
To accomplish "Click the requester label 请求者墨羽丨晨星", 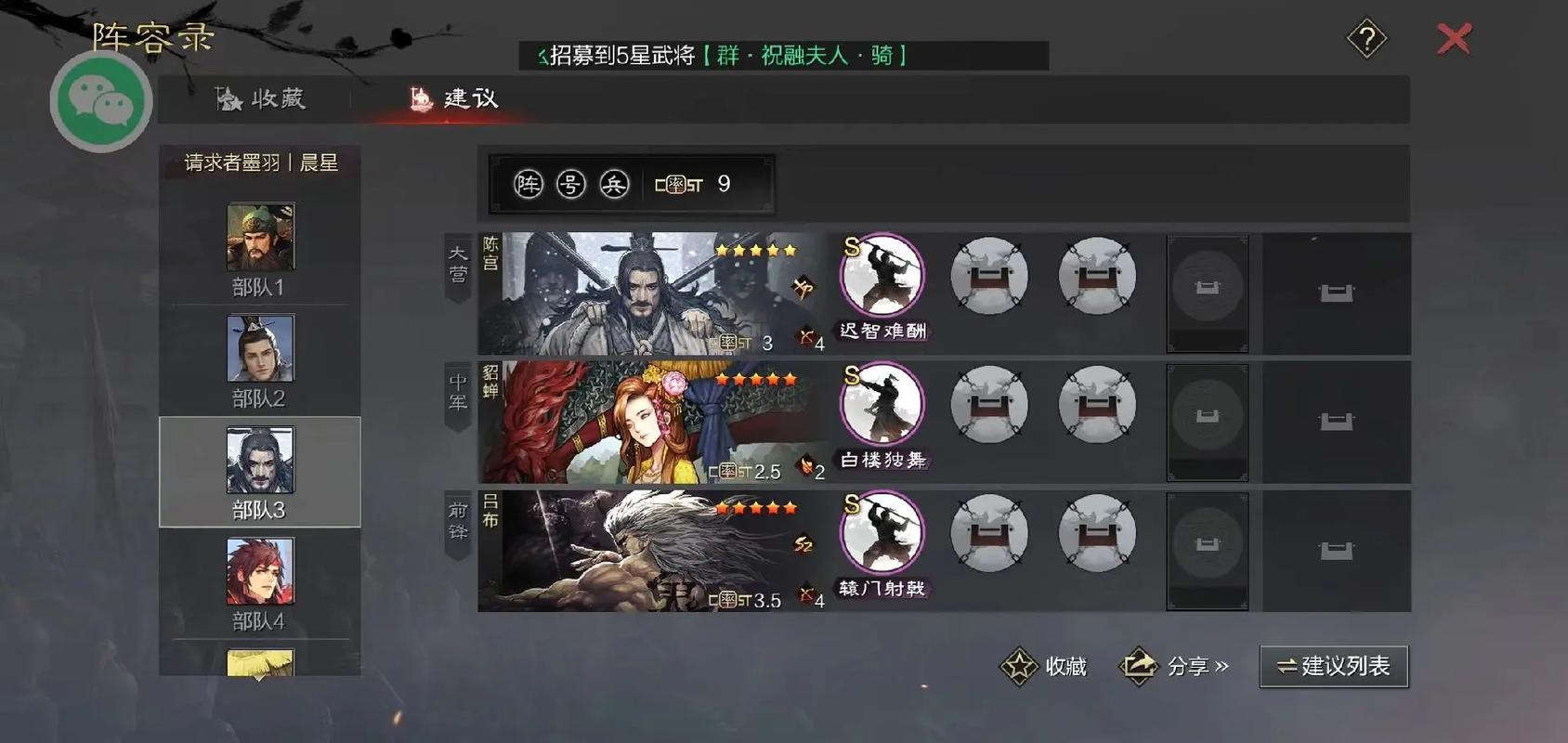I will pos(260,162).
